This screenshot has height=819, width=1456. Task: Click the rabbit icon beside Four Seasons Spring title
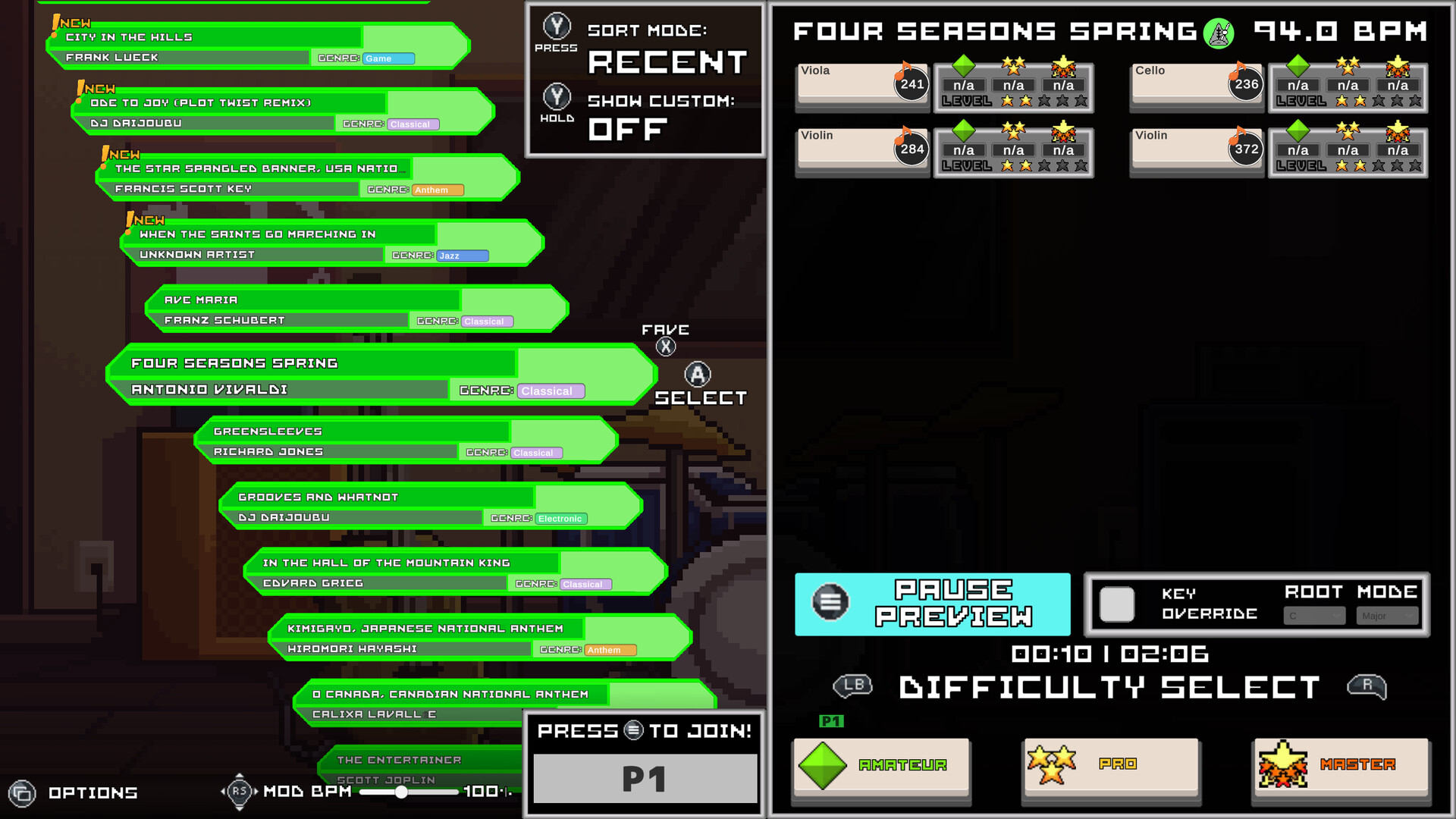(1219, 33)
